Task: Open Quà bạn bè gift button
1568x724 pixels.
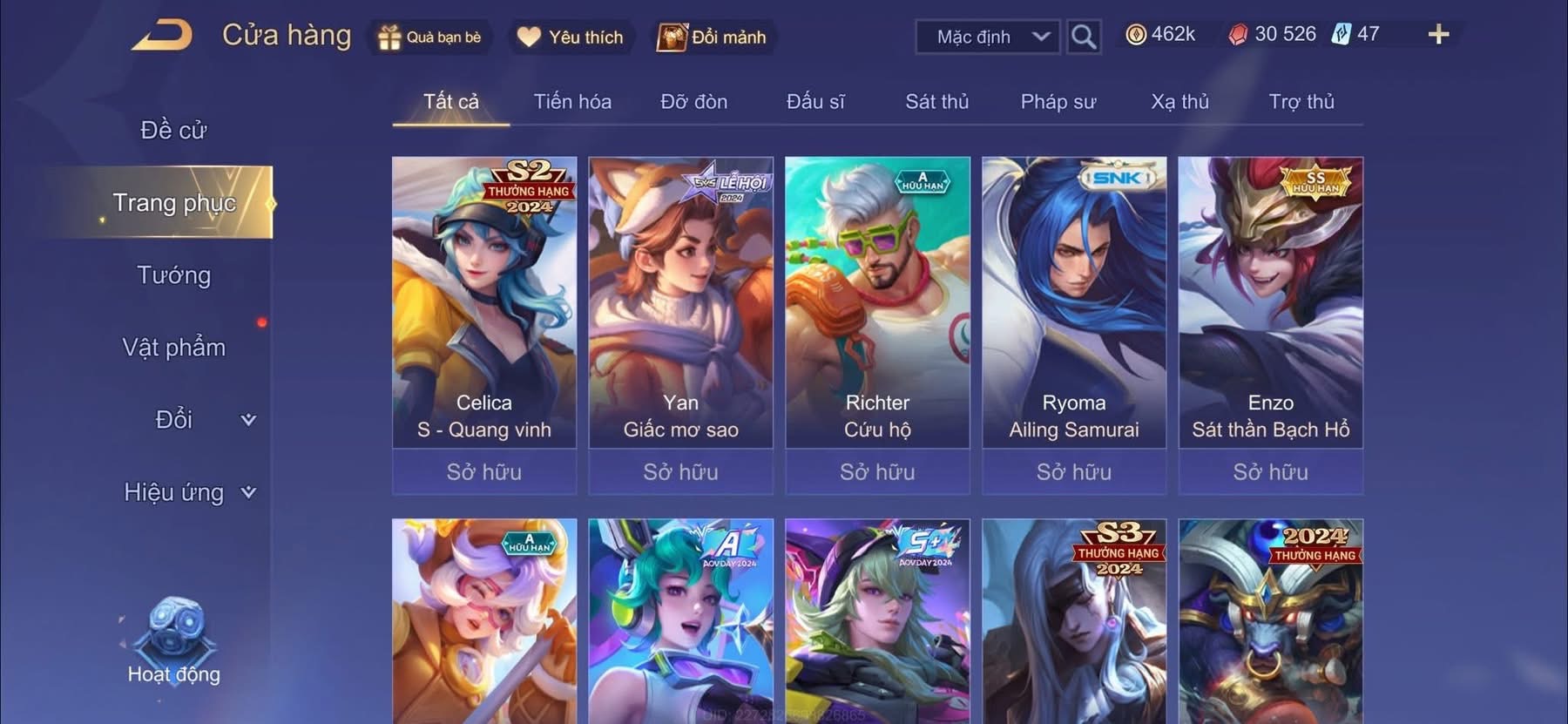Action: coord(429,37)
